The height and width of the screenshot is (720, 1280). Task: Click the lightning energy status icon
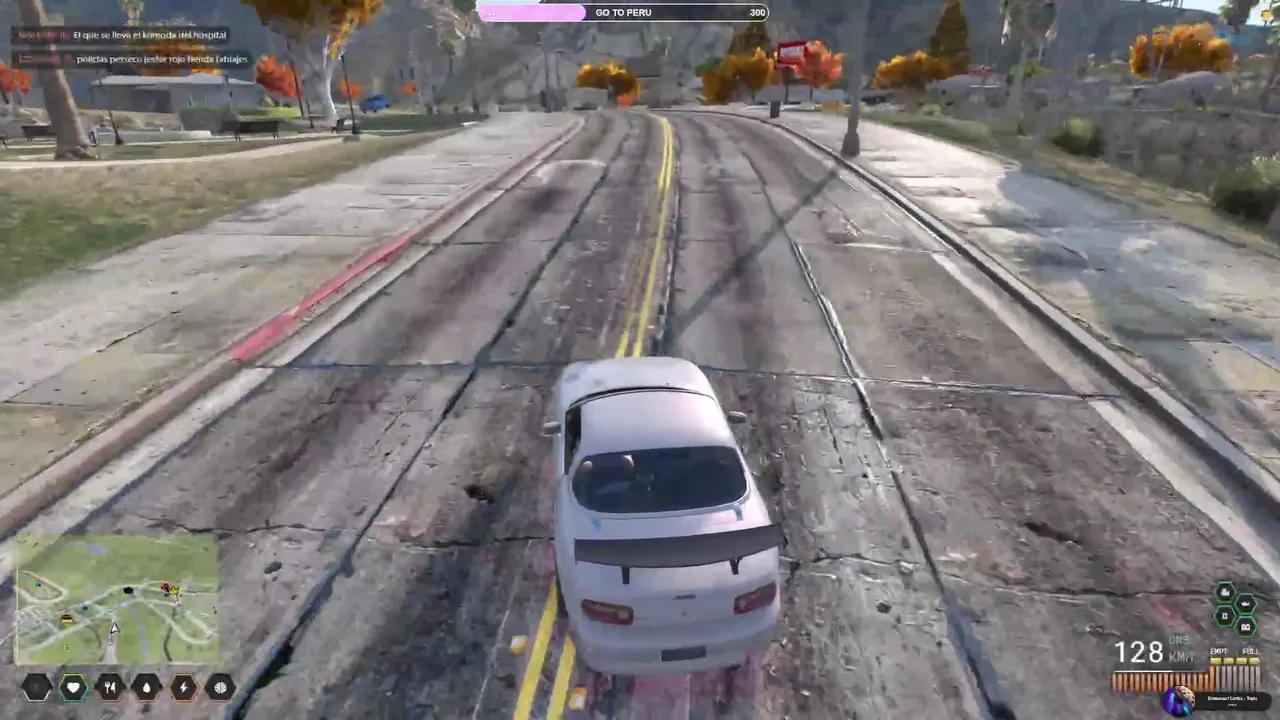pos(183,687)
